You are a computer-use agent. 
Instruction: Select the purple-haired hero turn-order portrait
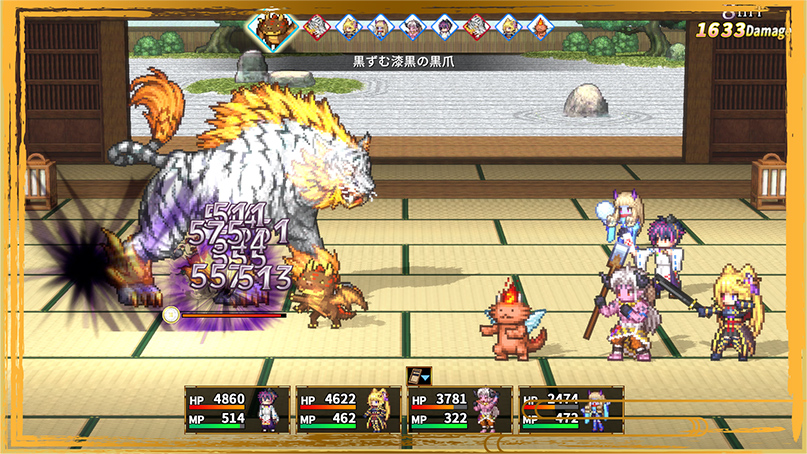coord(445,27)
